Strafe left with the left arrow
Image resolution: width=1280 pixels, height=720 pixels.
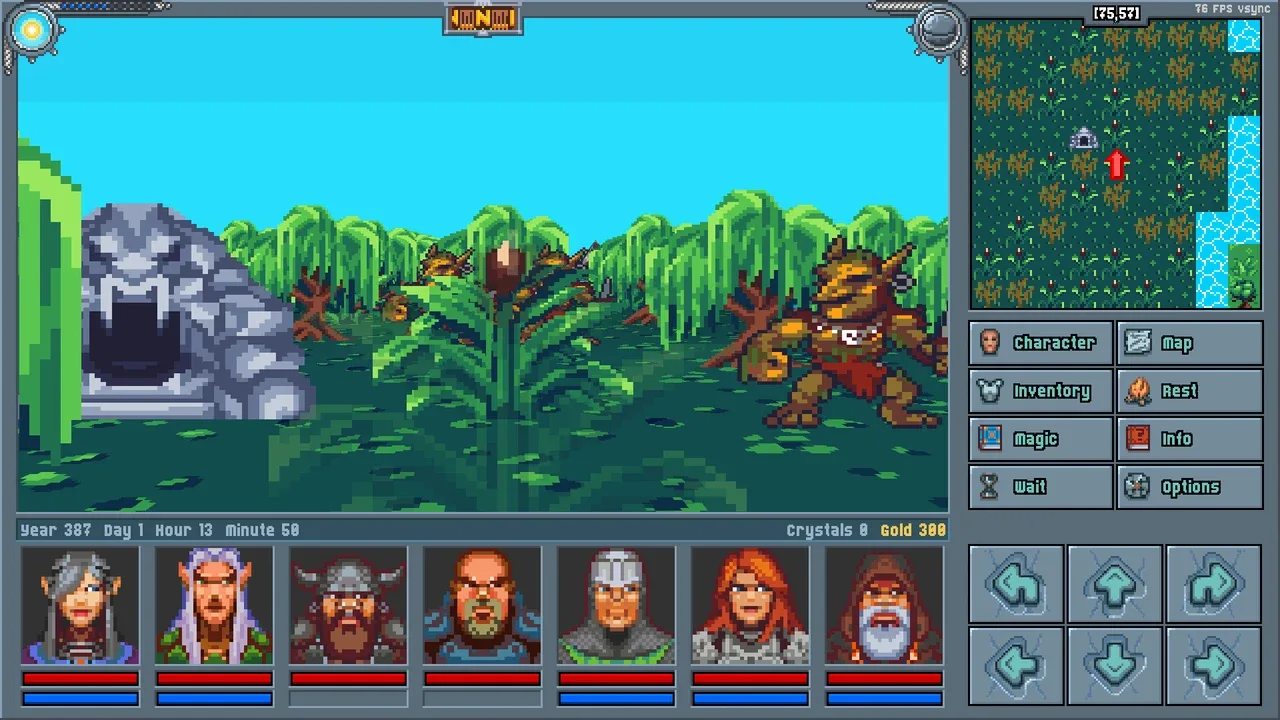click(1016, 665)
